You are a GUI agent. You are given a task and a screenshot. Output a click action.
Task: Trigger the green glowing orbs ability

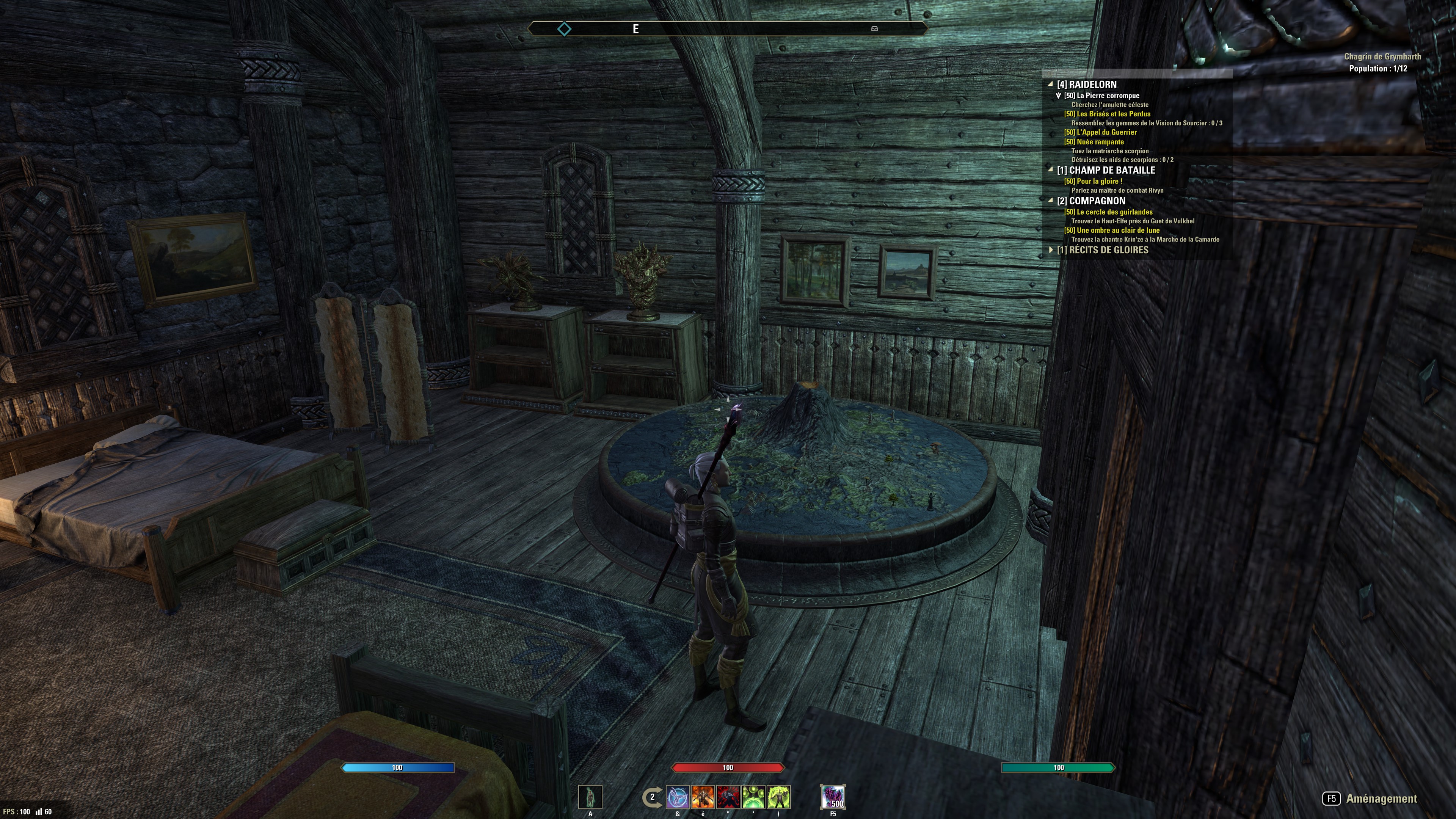[753, 797]
